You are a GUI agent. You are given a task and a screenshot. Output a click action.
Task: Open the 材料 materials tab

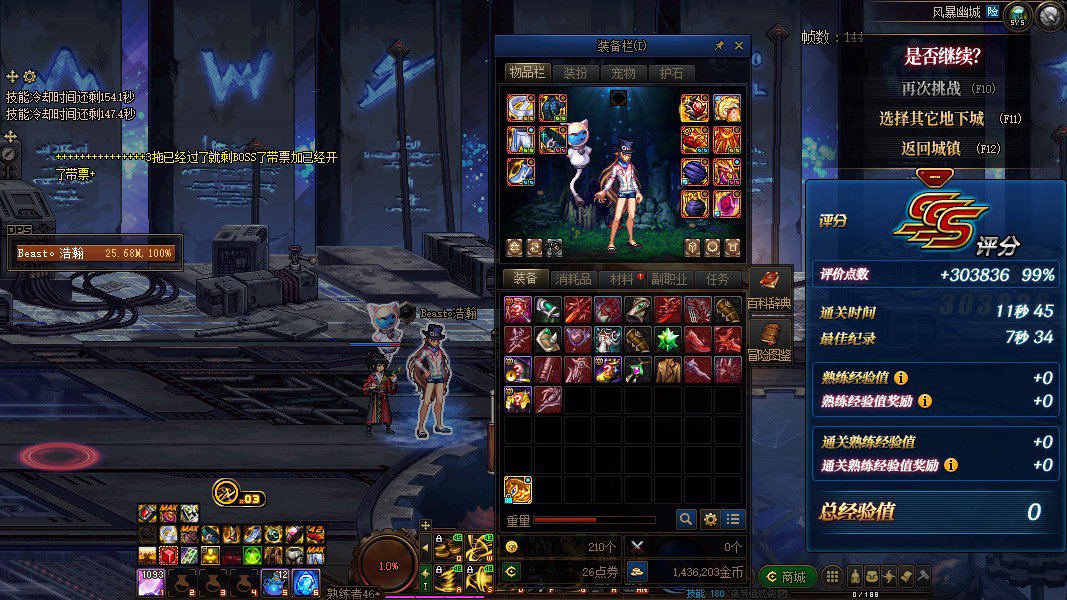(x=622, y=280)
